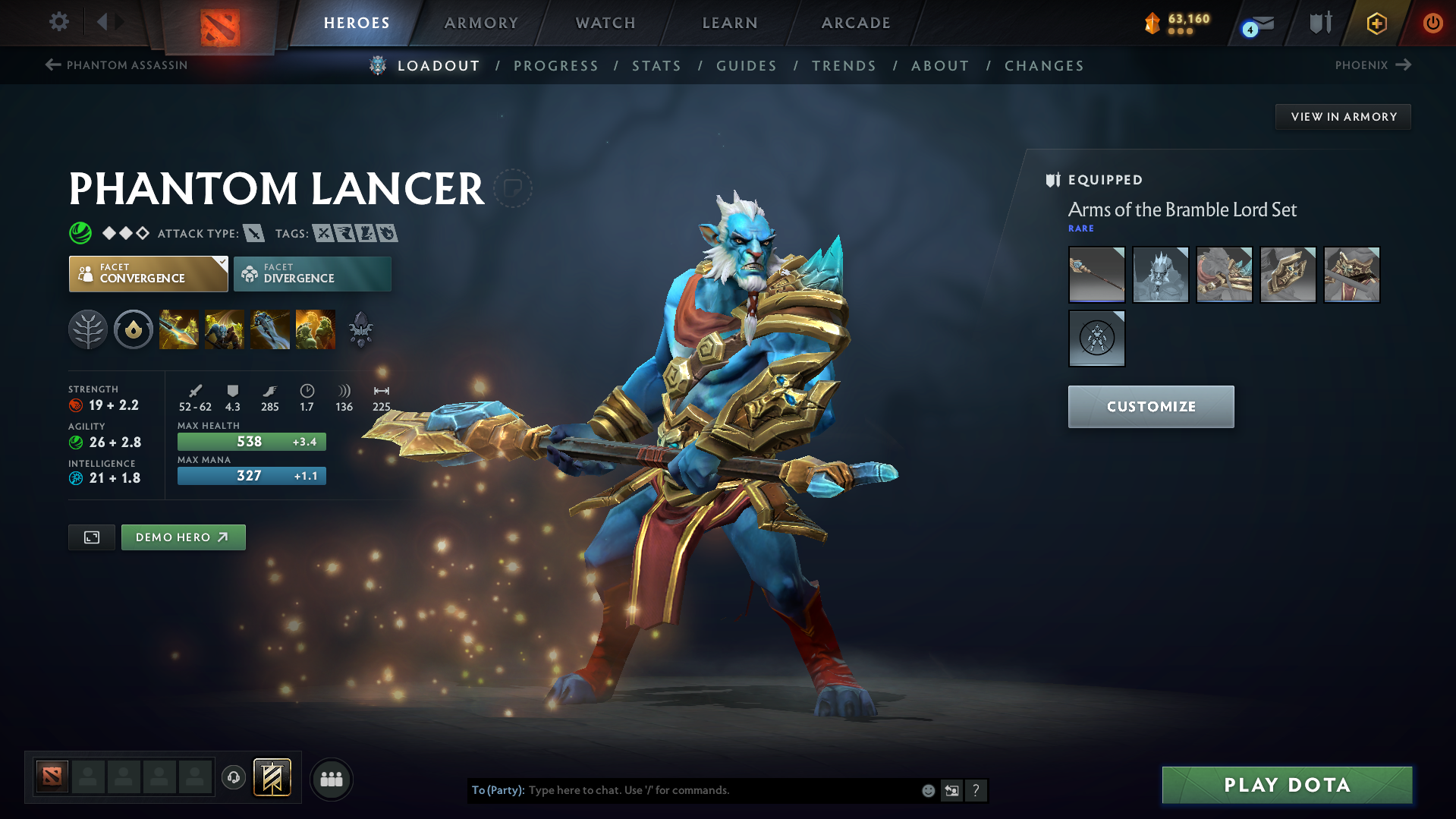Open the find party members icon
Screen dimensions: 1456x819
(x=331, y=779)
